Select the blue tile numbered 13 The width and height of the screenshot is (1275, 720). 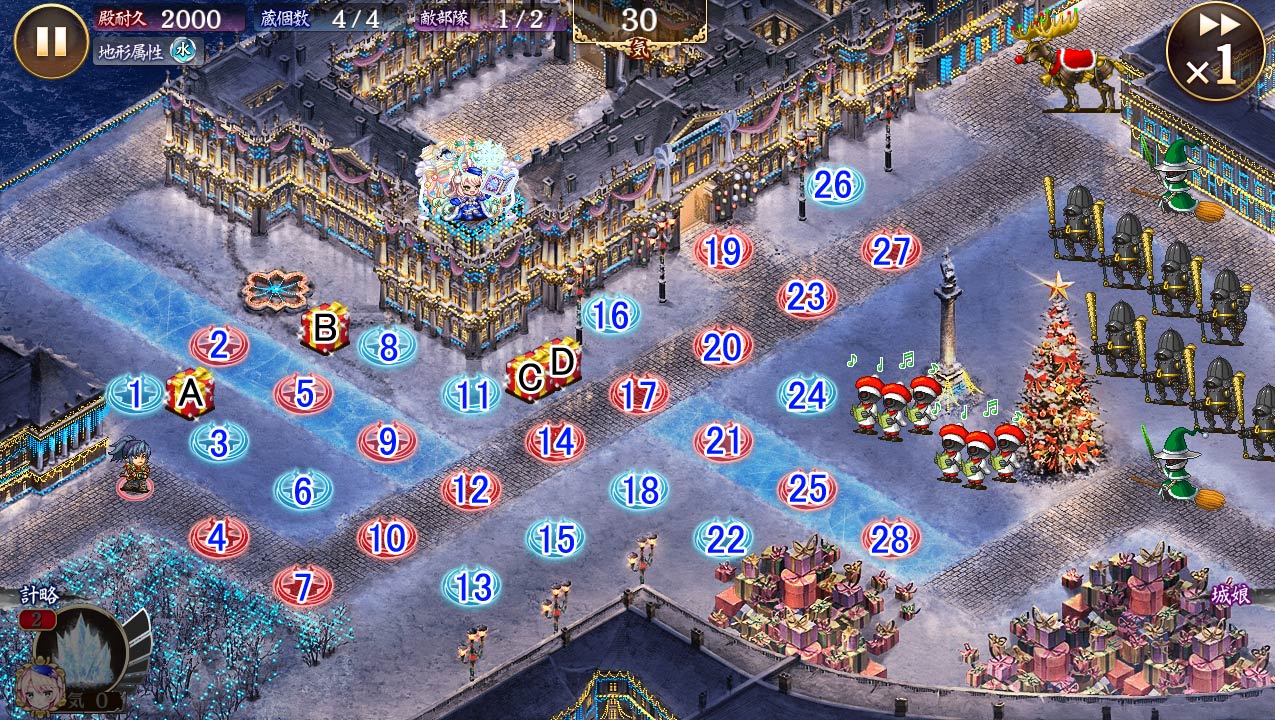[471, 586]
